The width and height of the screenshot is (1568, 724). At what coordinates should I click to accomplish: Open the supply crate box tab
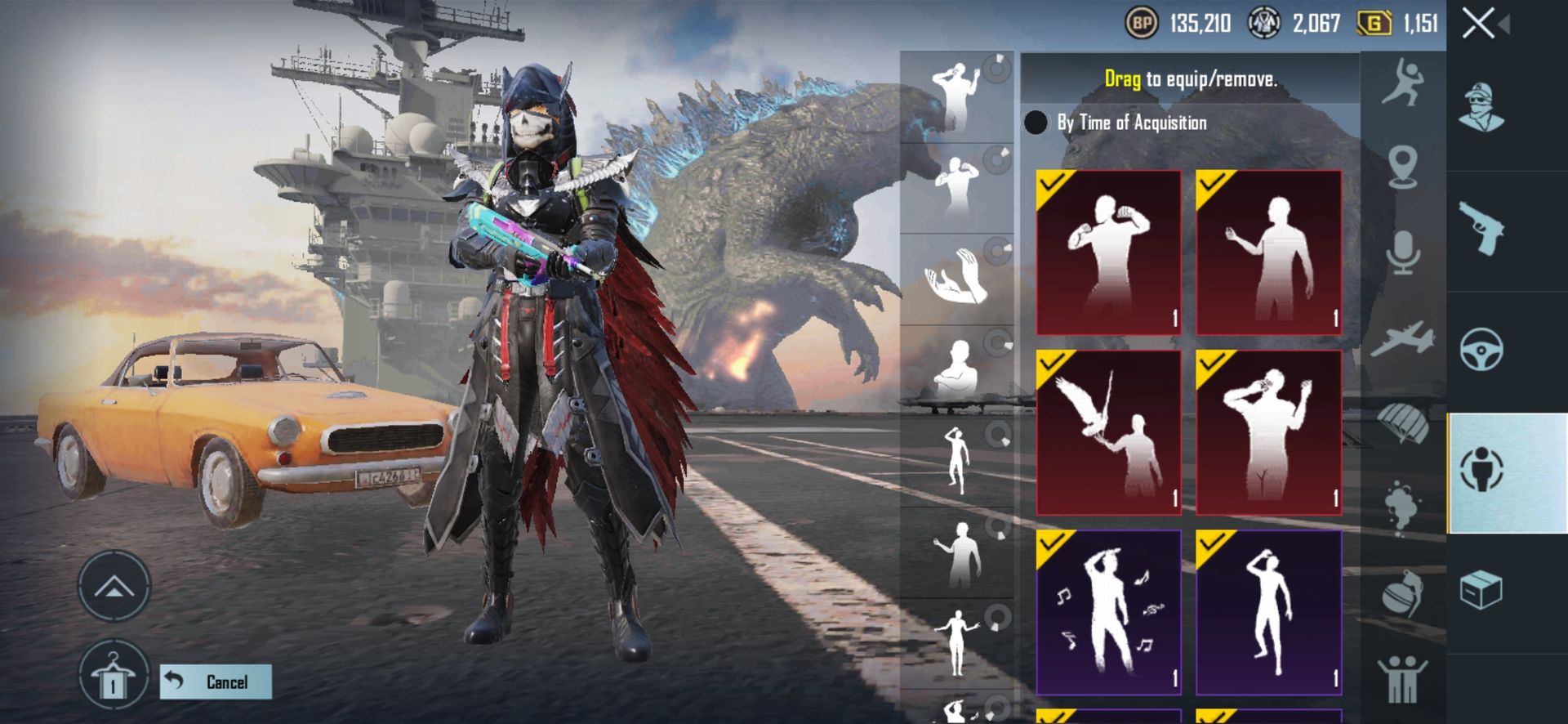pos(1481,590)
